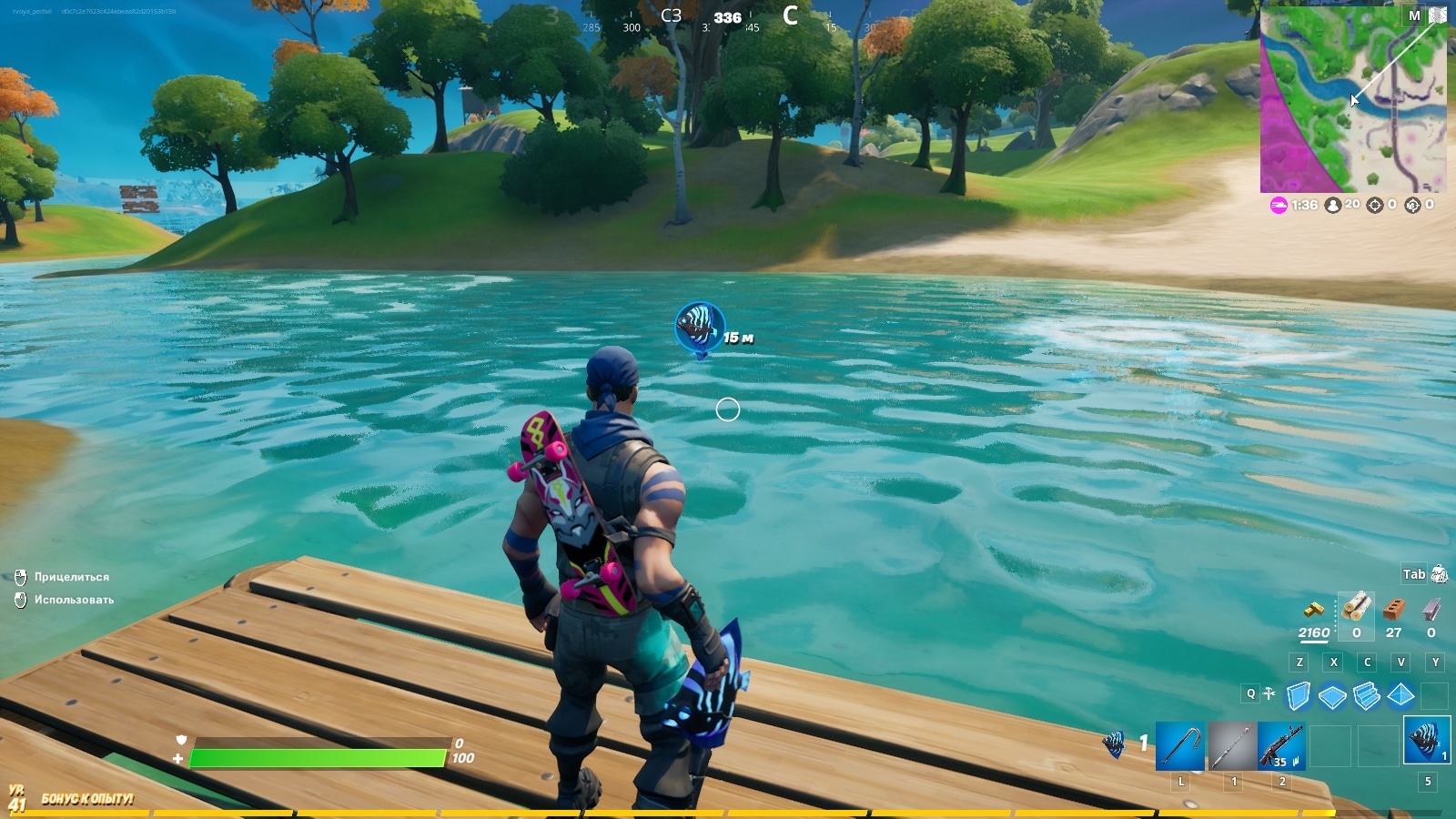Click the storm cloud timer icon

pos(1279,206)
